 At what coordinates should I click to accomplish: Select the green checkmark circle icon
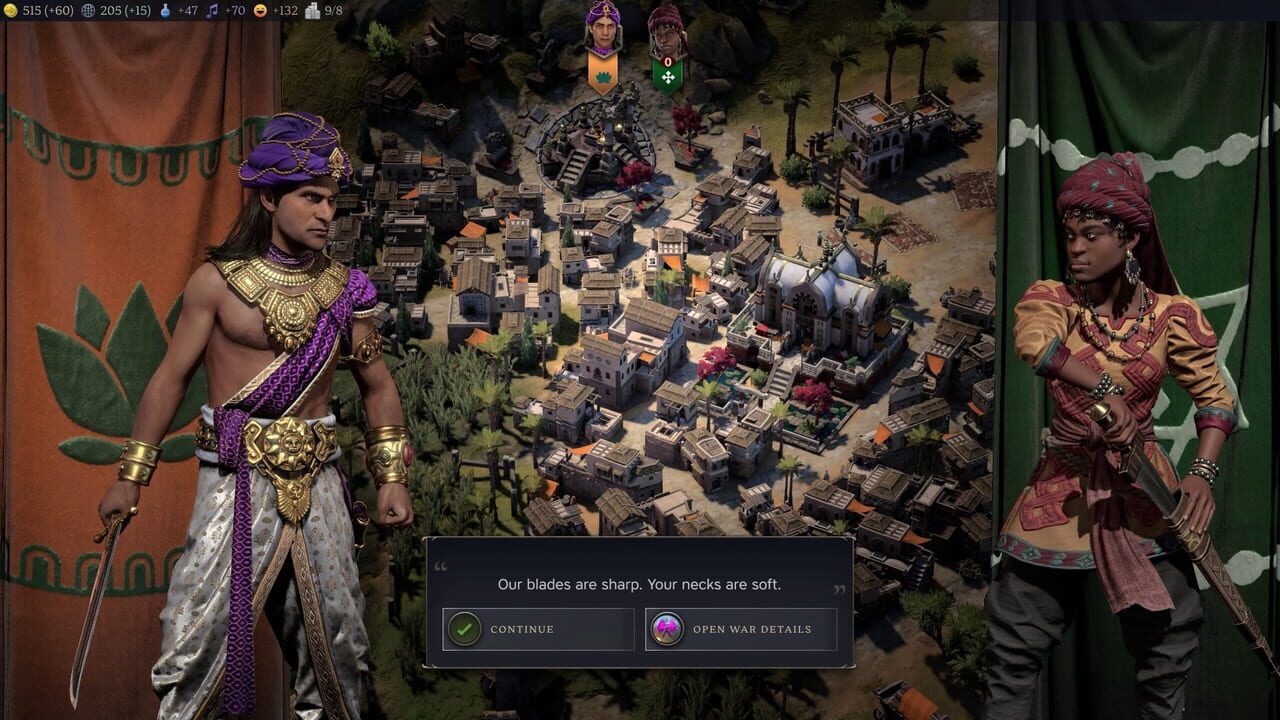point(467,629)
